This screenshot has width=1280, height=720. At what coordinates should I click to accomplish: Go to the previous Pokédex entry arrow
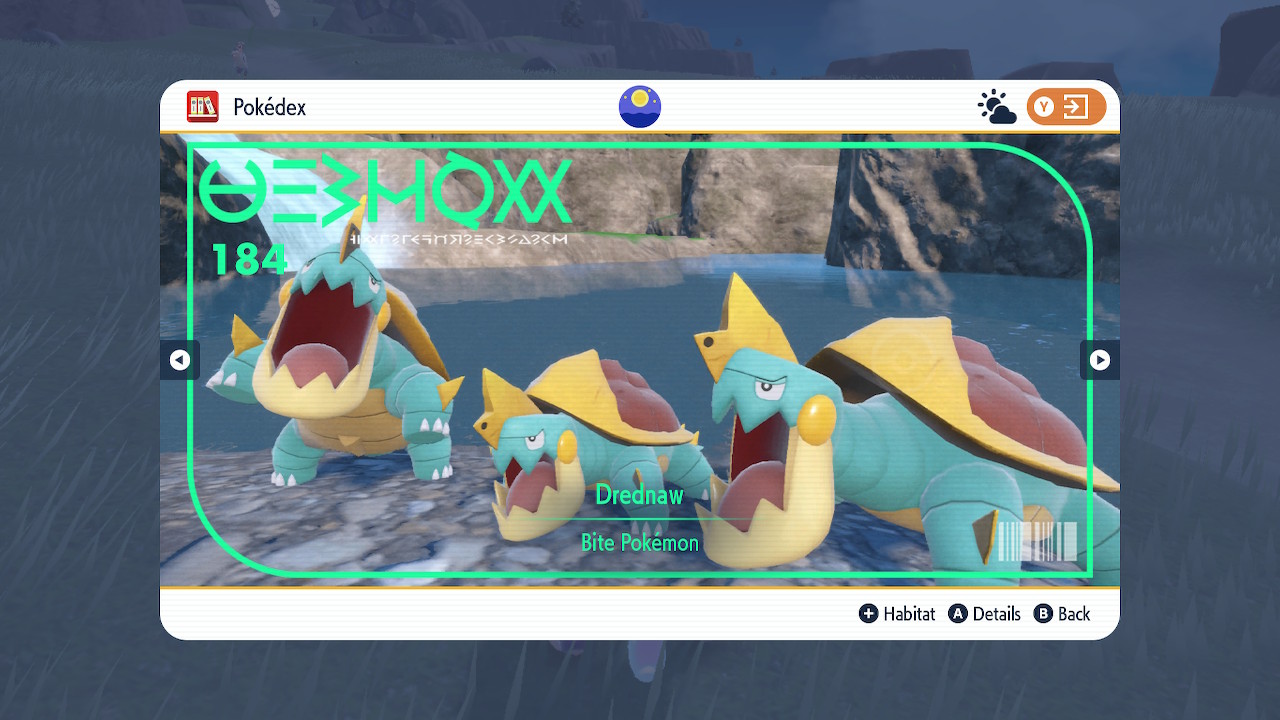click(180, 360)
